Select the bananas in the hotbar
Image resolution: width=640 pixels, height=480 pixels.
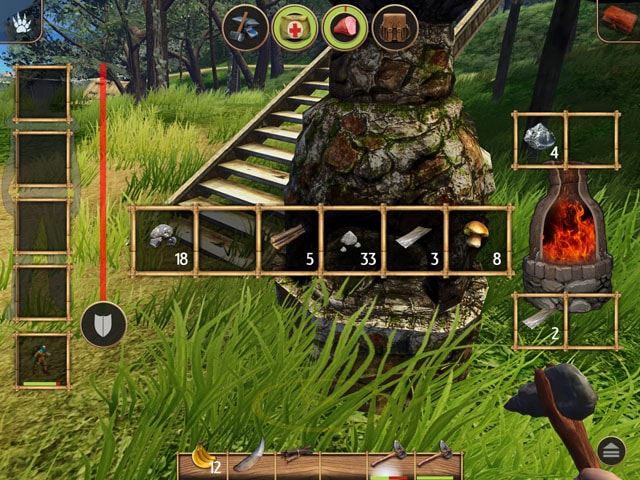coord(203,460)
